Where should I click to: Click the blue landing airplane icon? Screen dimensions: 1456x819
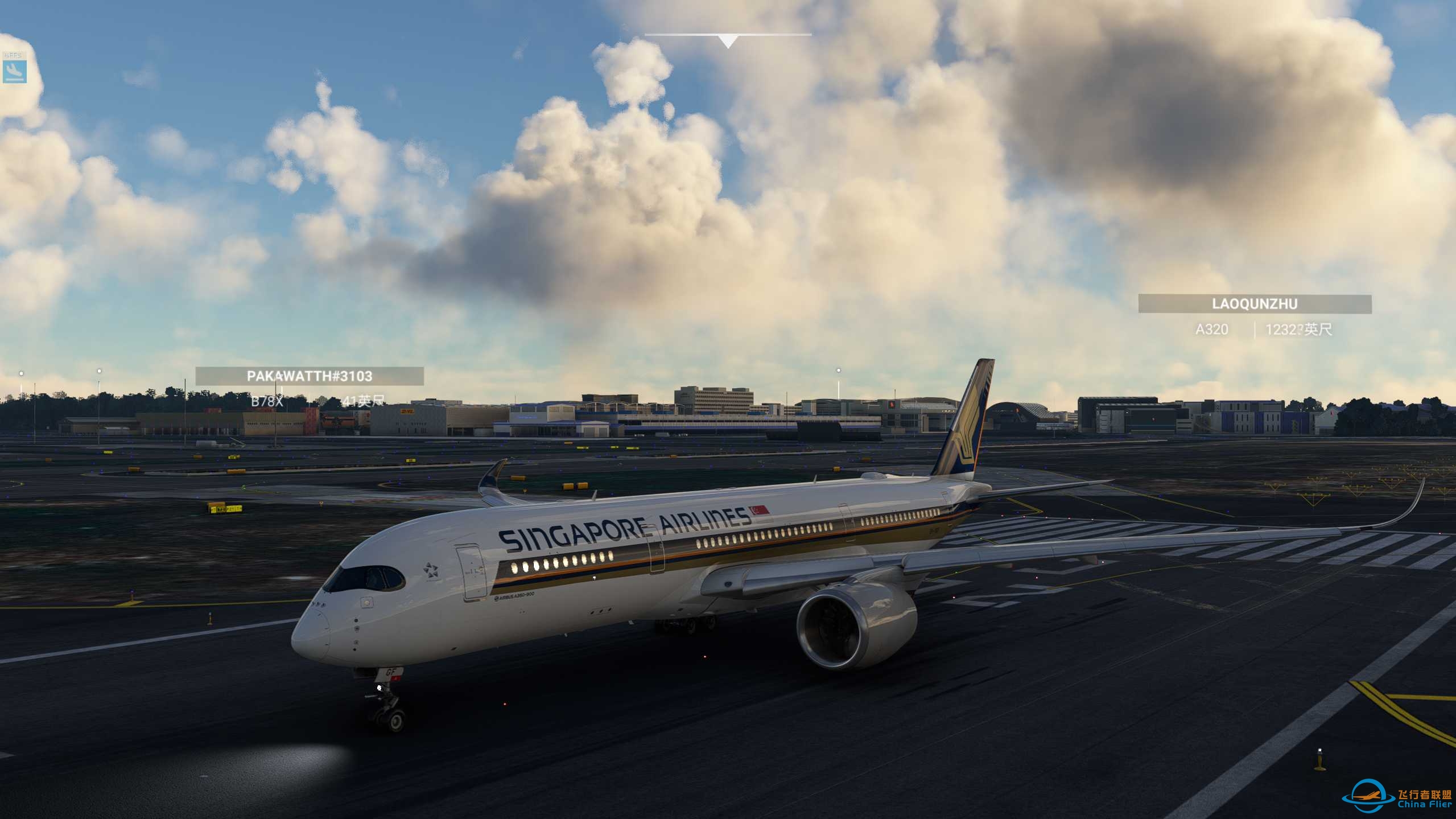[14, 71]
